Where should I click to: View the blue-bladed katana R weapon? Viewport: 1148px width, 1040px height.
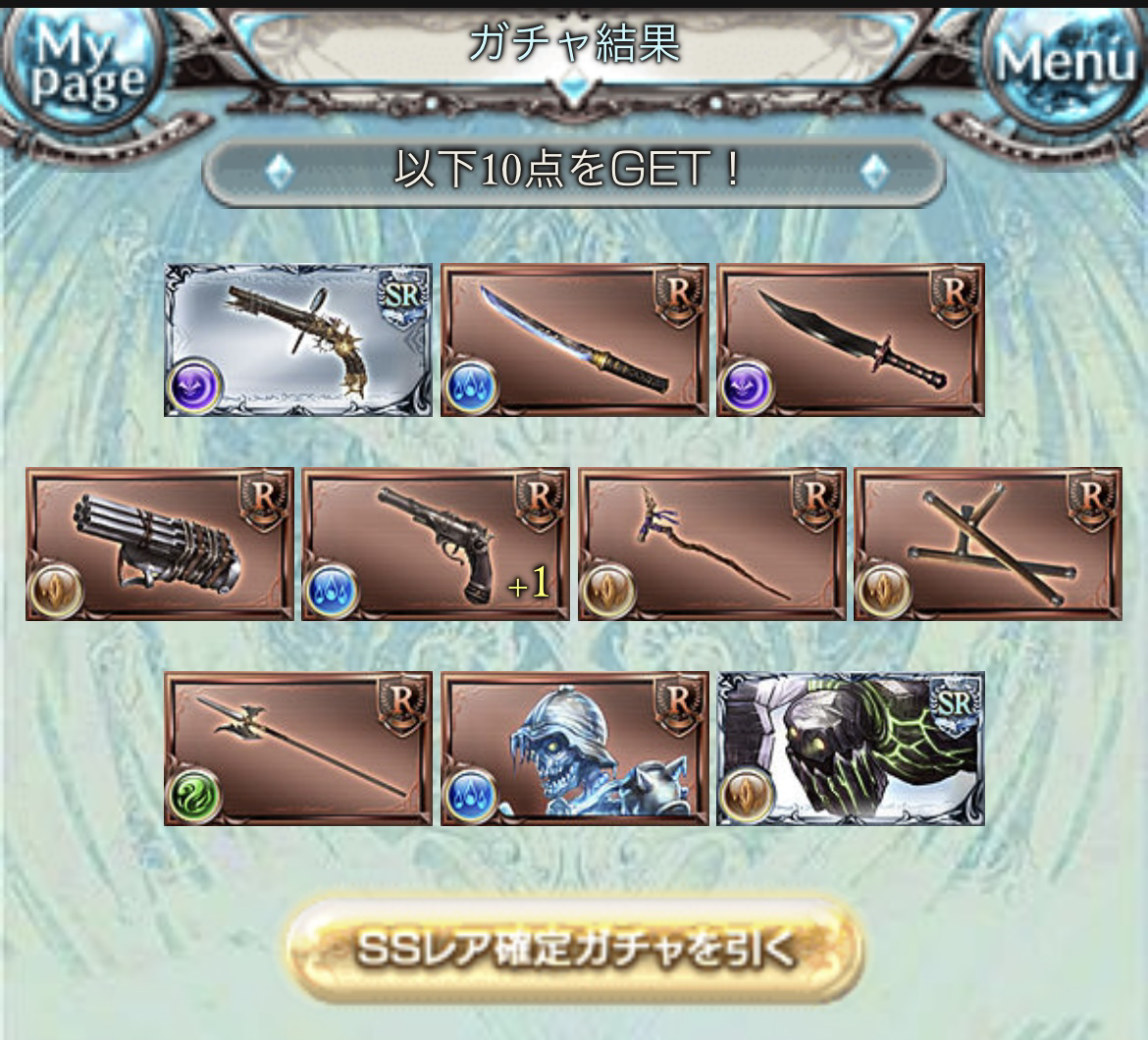574,339
